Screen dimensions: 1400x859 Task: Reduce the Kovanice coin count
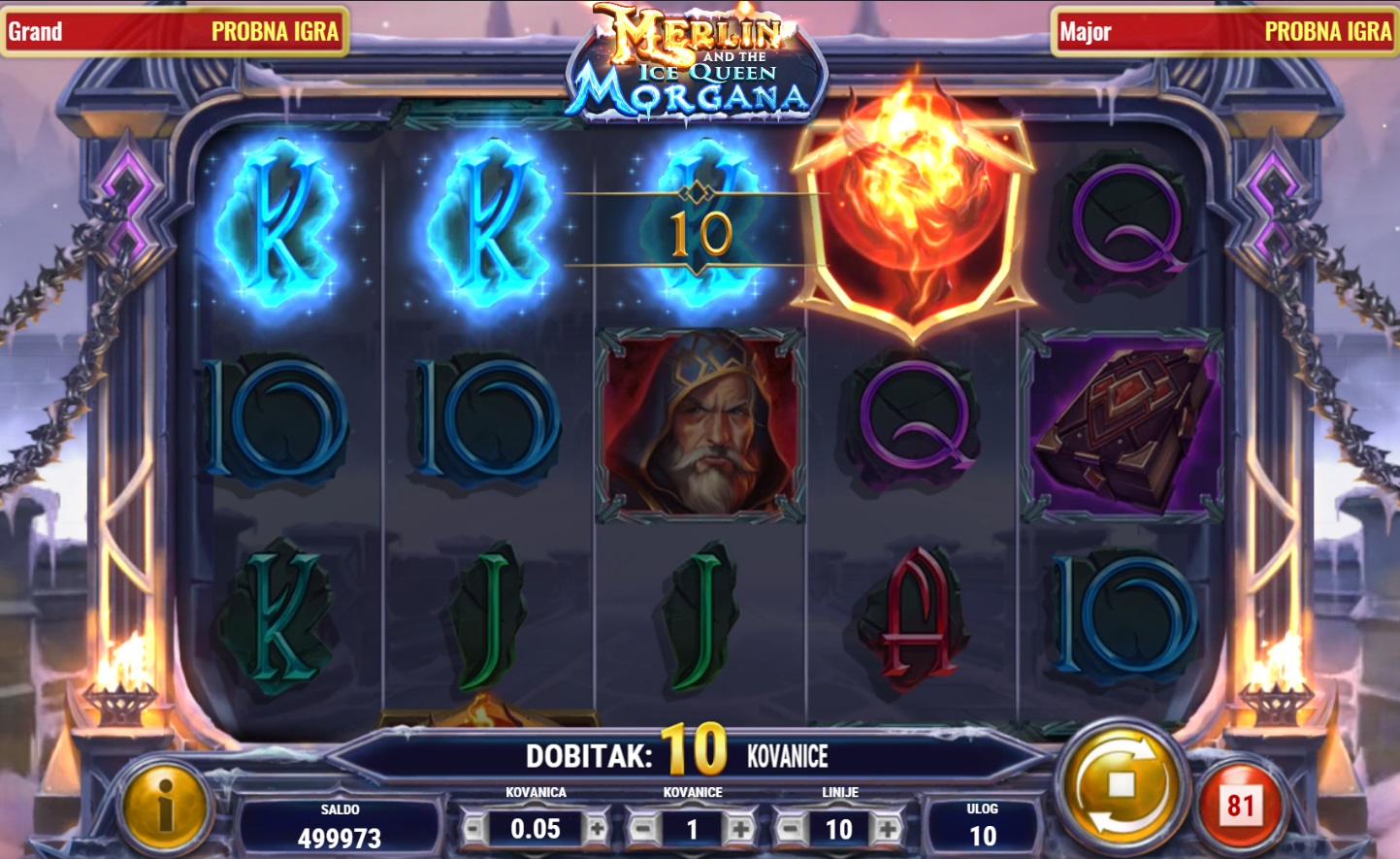(640, 829)
